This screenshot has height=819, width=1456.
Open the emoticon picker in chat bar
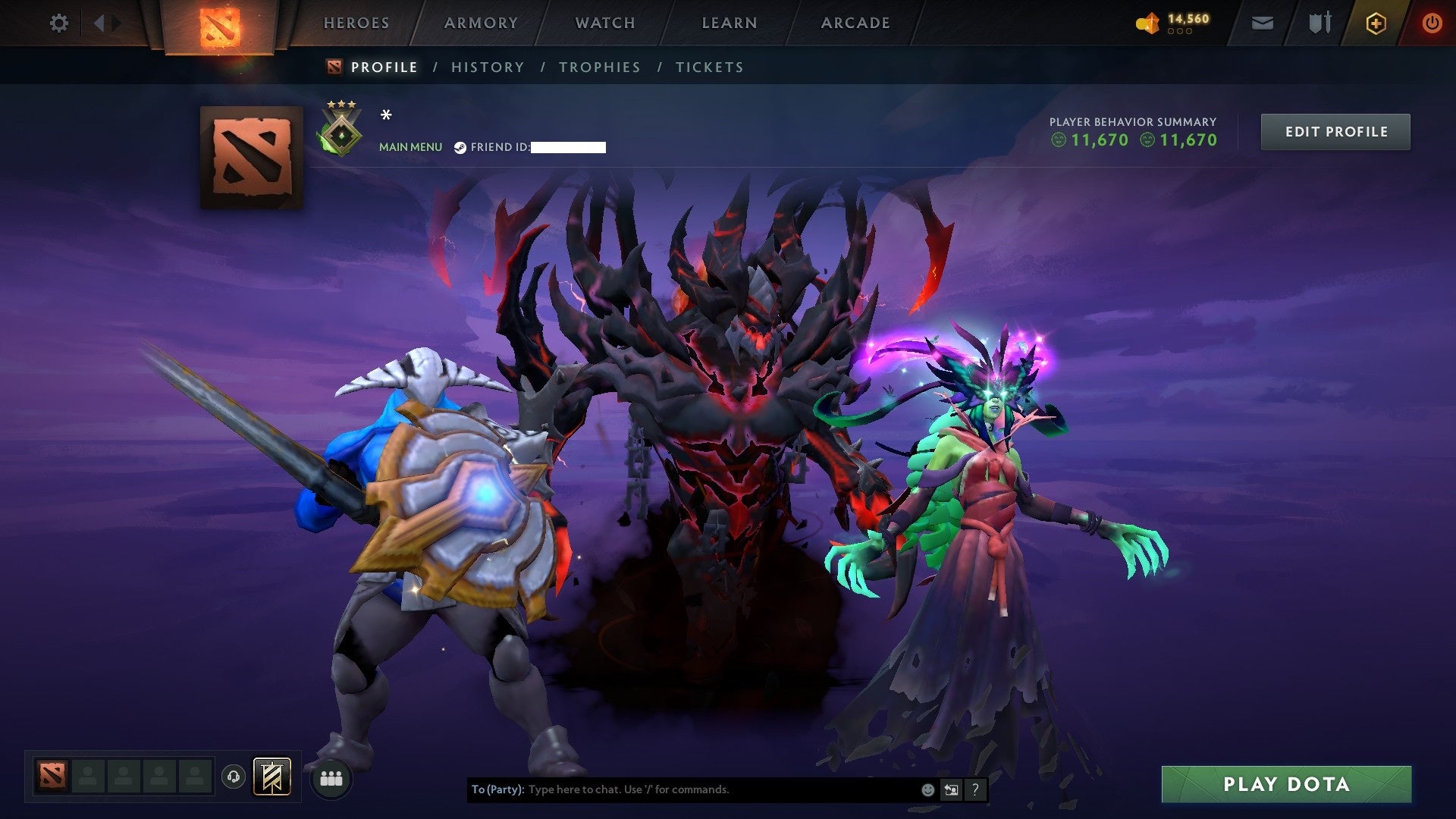927,789
